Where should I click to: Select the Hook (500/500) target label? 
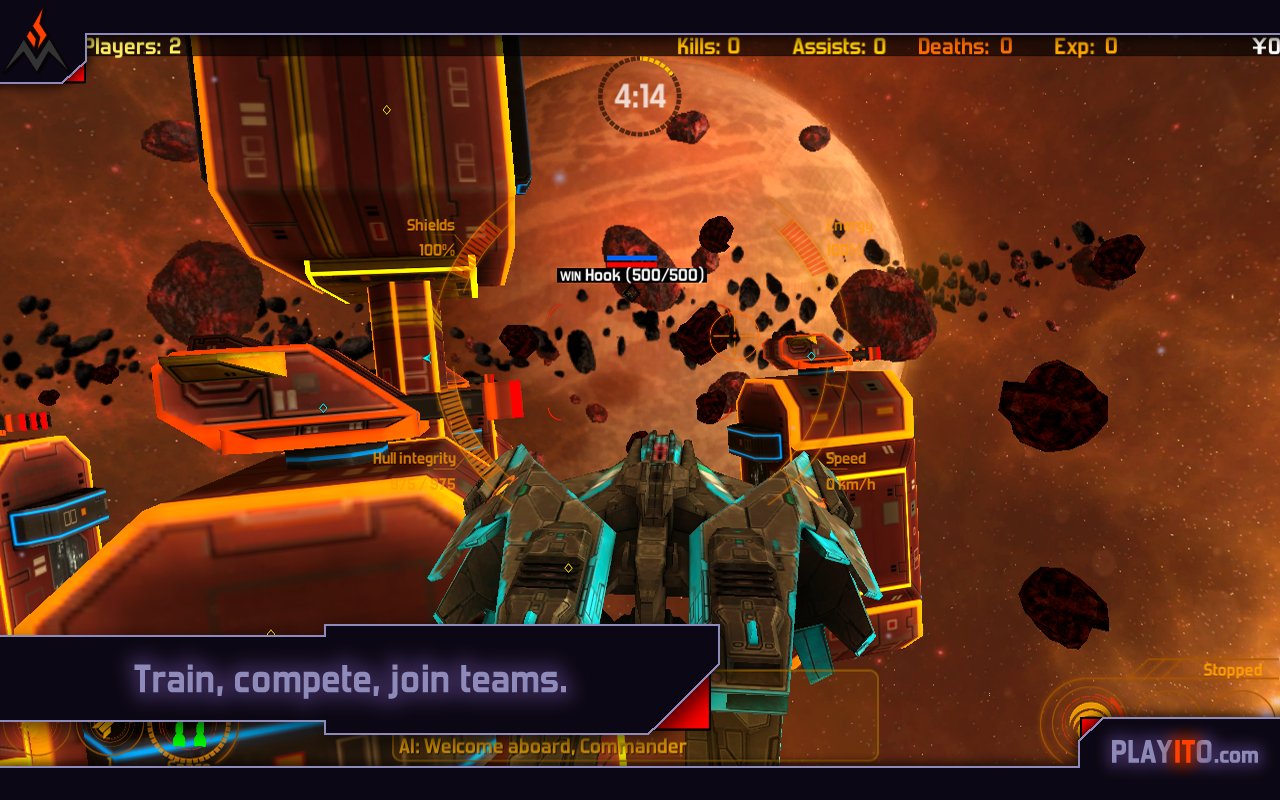[x=632, y=275]
